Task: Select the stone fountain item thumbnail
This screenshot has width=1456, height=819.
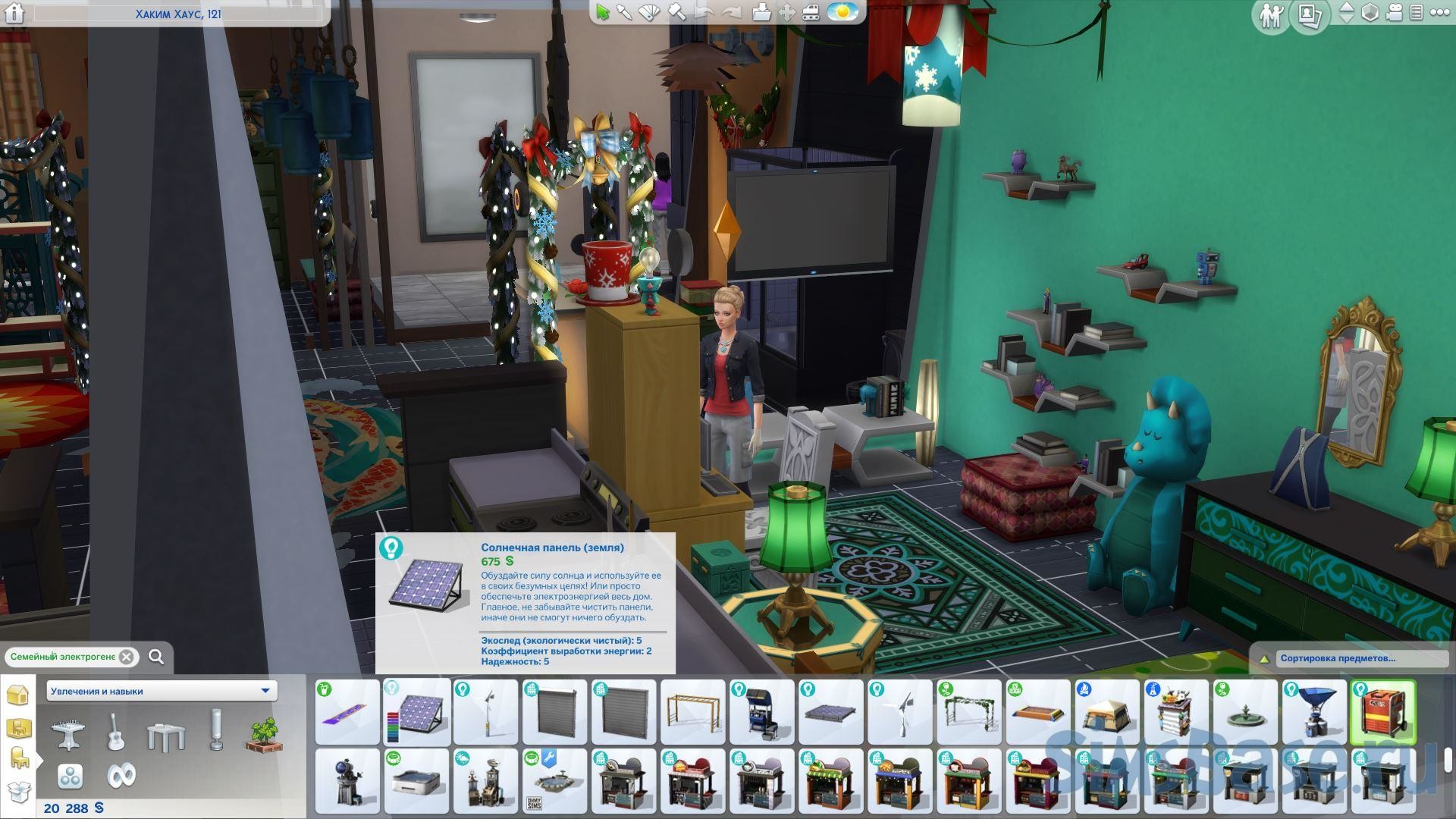Action: tap(1244, 712)
